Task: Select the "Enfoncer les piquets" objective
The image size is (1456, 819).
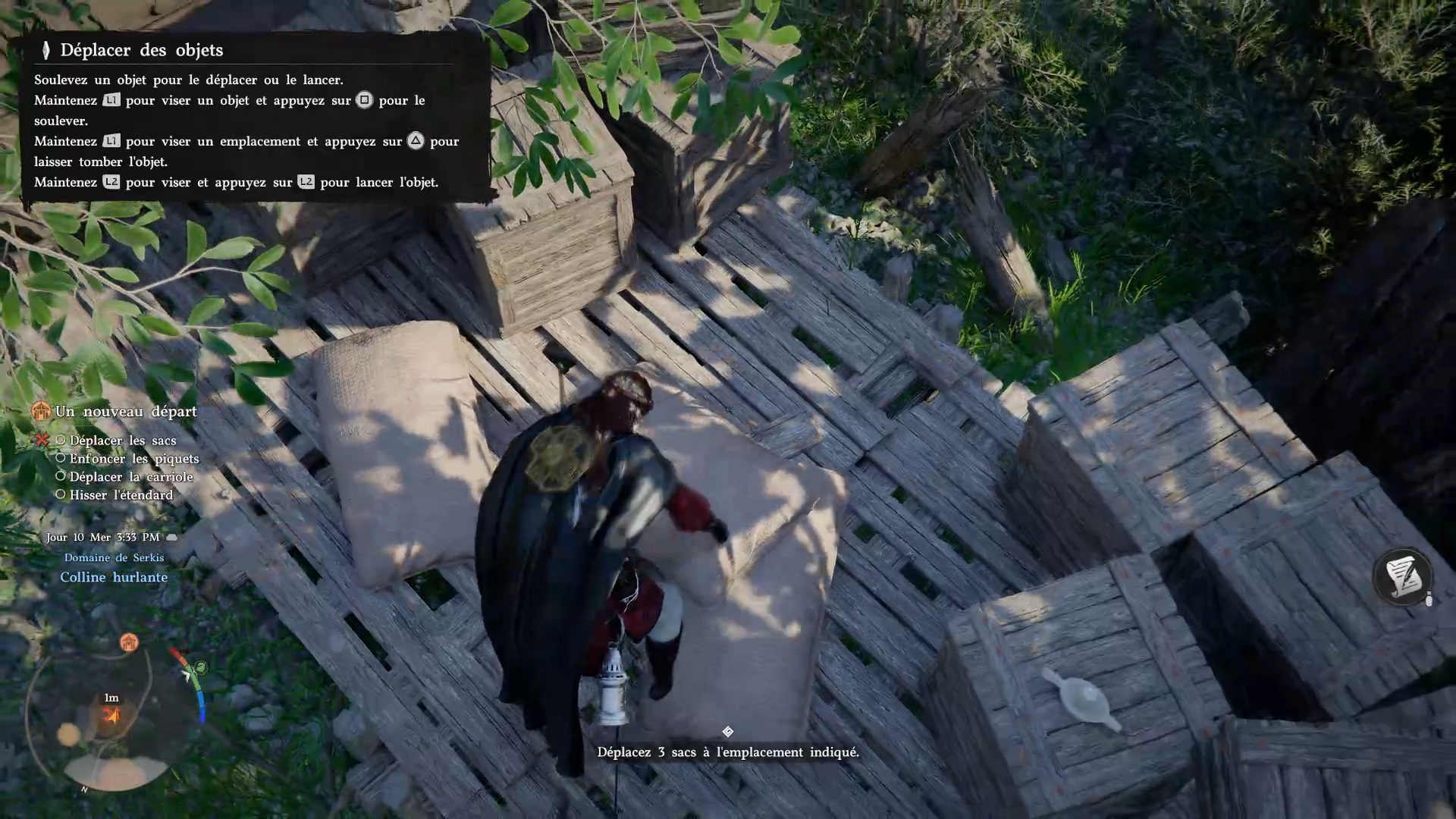Action: point(133,459)
